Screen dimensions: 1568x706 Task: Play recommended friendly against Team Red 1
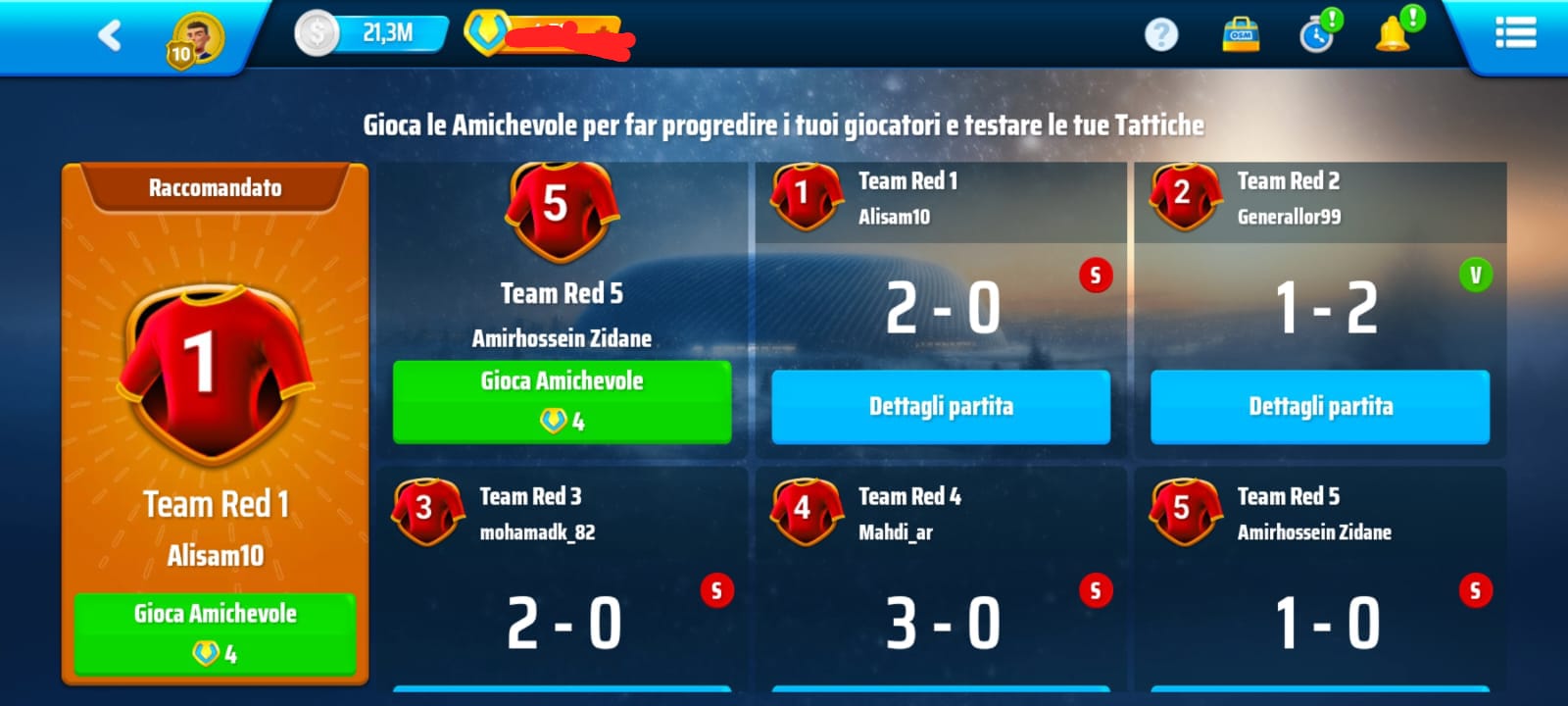215,632
